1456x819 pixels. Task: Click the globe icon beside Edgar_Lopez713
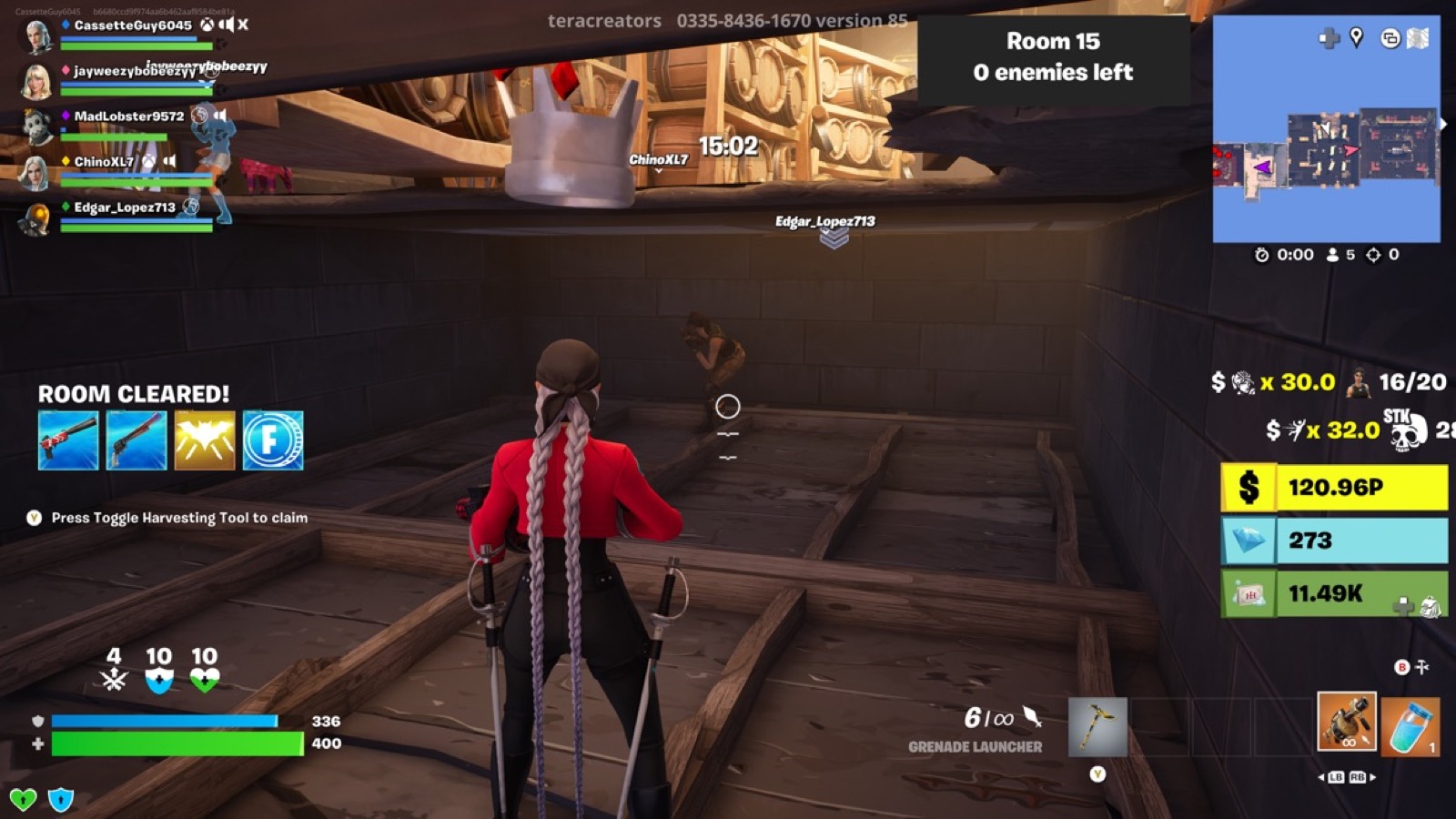coord(192,207)
